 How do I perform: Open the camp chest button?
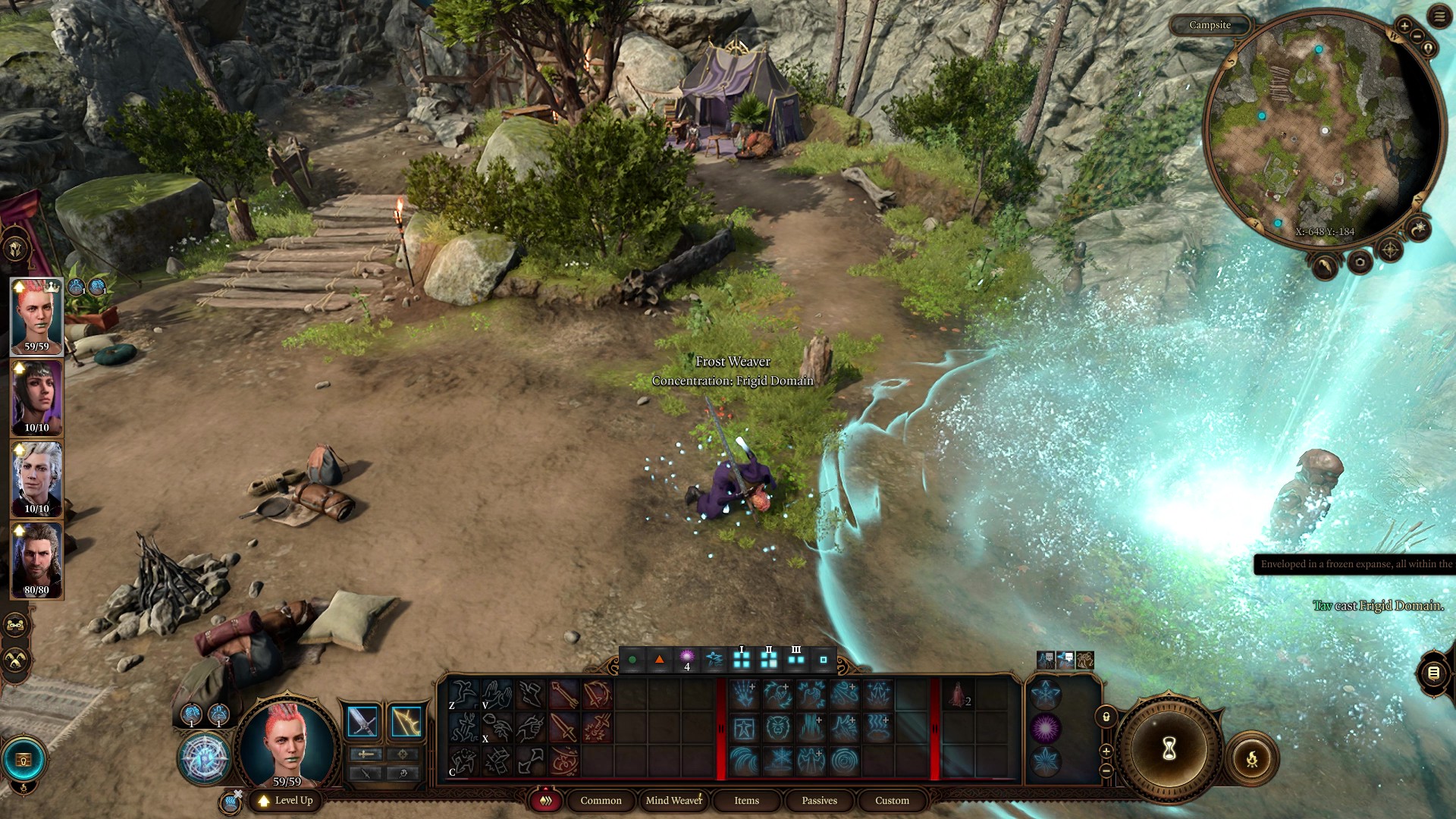coord(24,759)
